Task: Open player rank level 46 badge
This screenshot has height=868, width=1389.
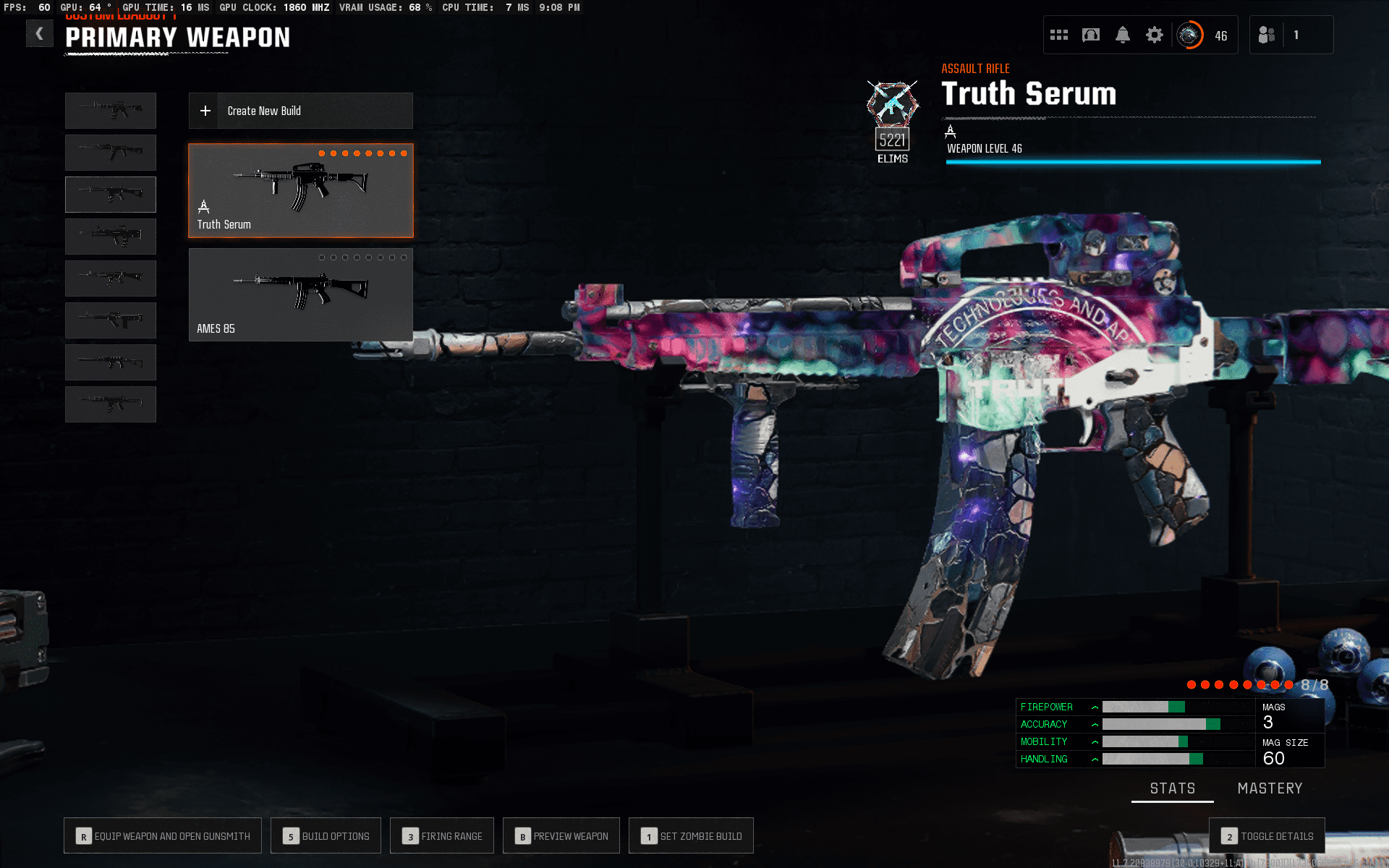Action: click(x=1190, y=35)
